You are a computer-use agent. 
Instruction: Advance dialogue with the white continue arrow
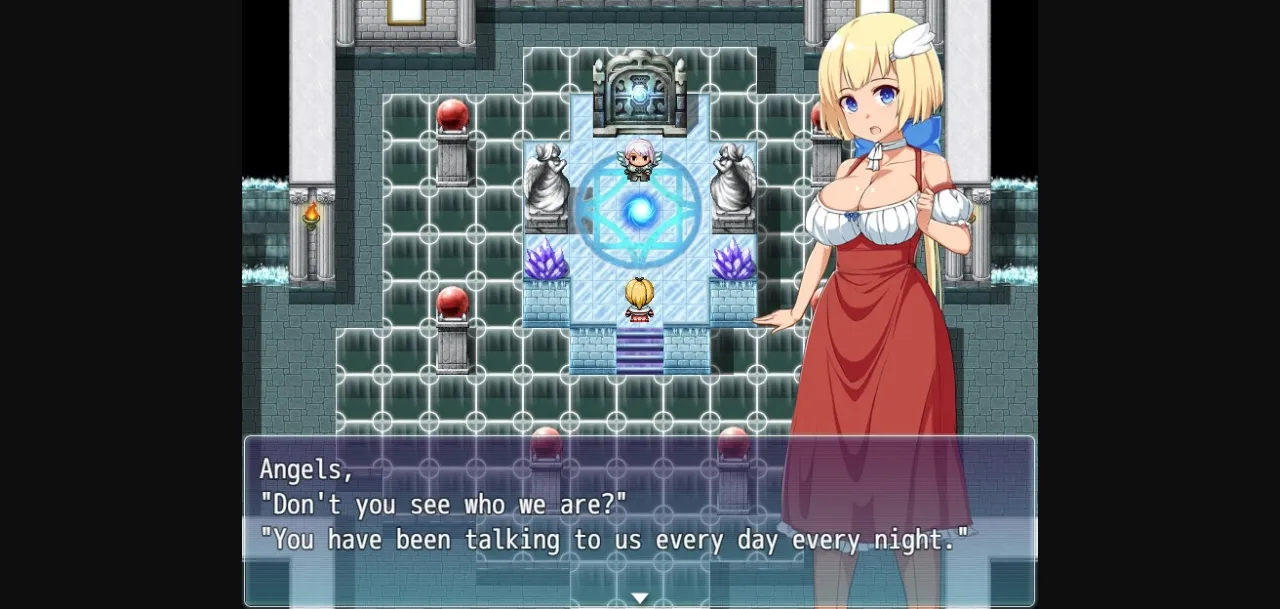(x=639, y=598)
